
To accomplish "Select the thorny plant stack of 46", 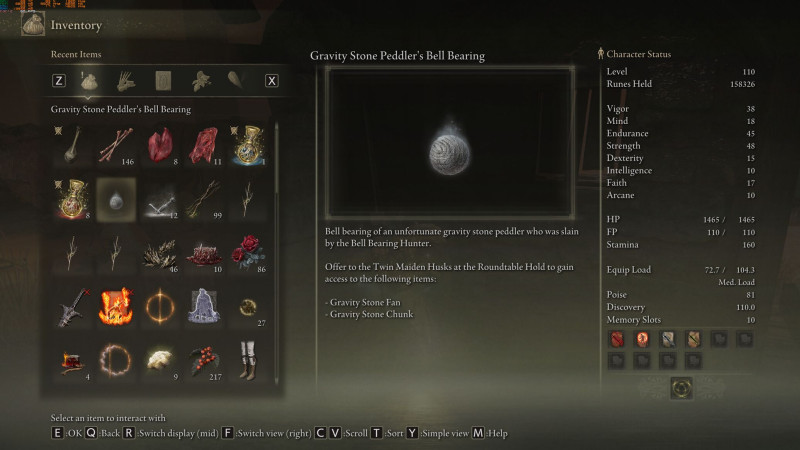I will [x=162, y=252].
